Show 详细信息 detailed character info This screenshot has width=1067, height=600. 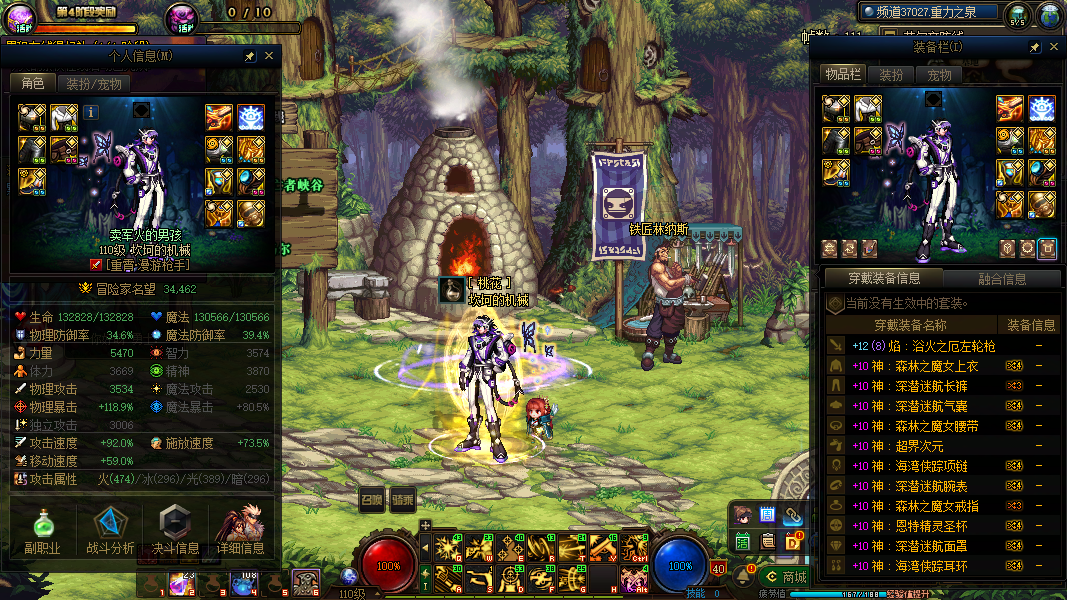coord(240,530)
